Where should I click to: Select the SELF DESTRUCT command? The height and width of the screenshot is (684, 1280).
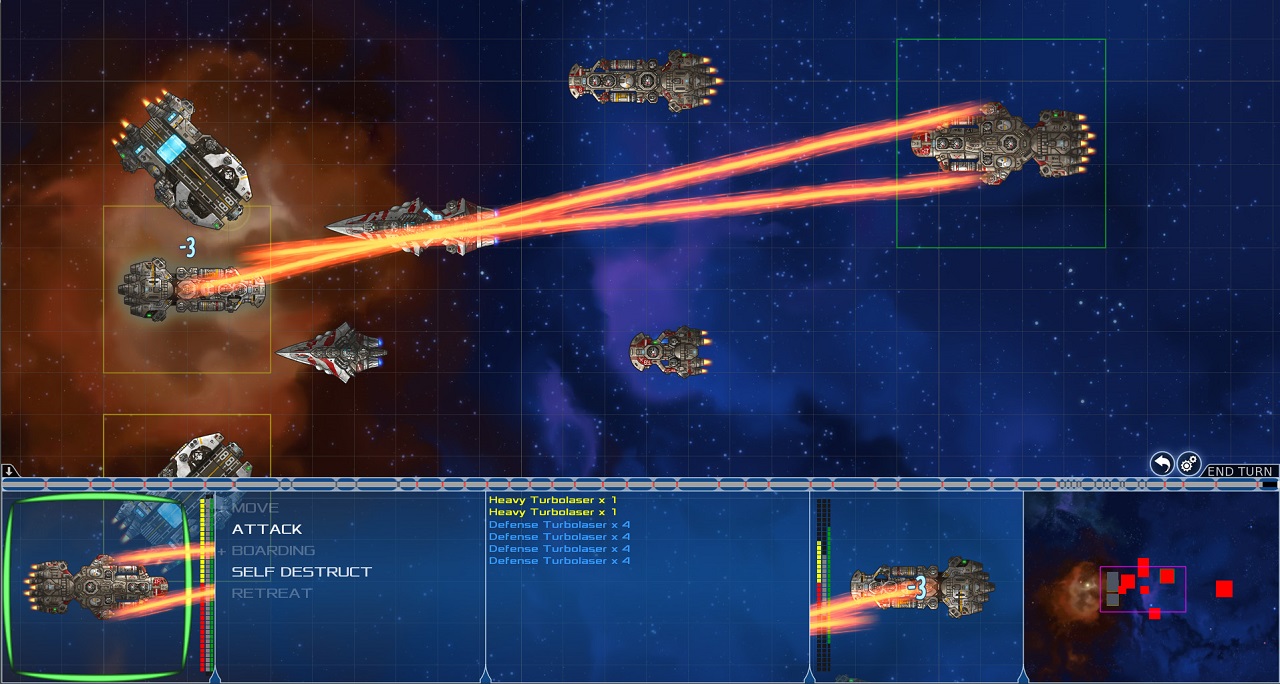tap(301, 572)
